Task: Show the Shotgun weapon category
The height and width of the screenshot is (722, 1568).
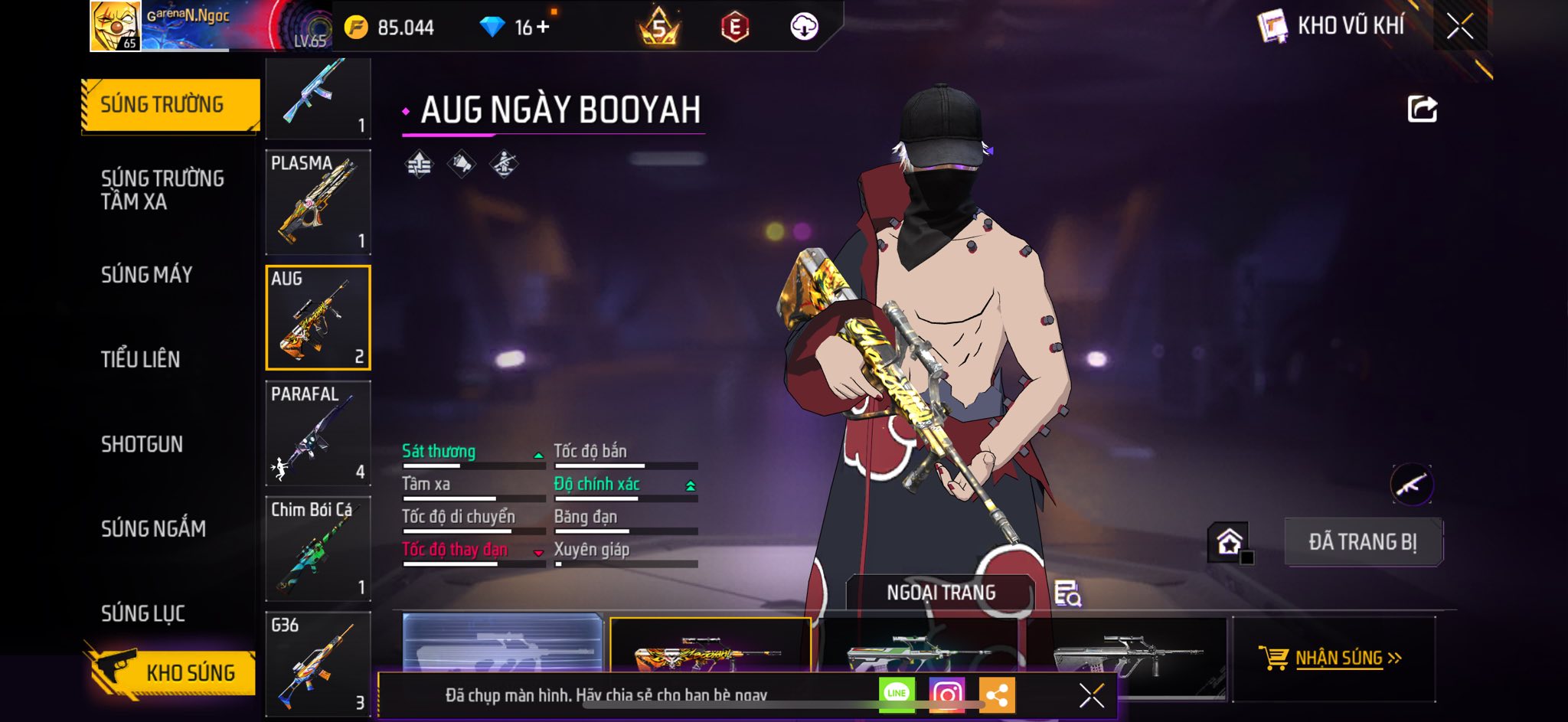Action: tap(142, 444)
